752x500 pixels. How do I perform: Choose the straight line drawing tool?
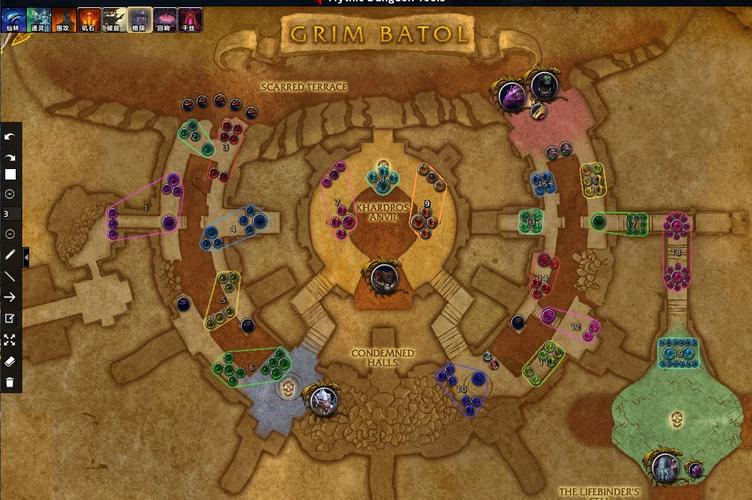click(10, 276)
